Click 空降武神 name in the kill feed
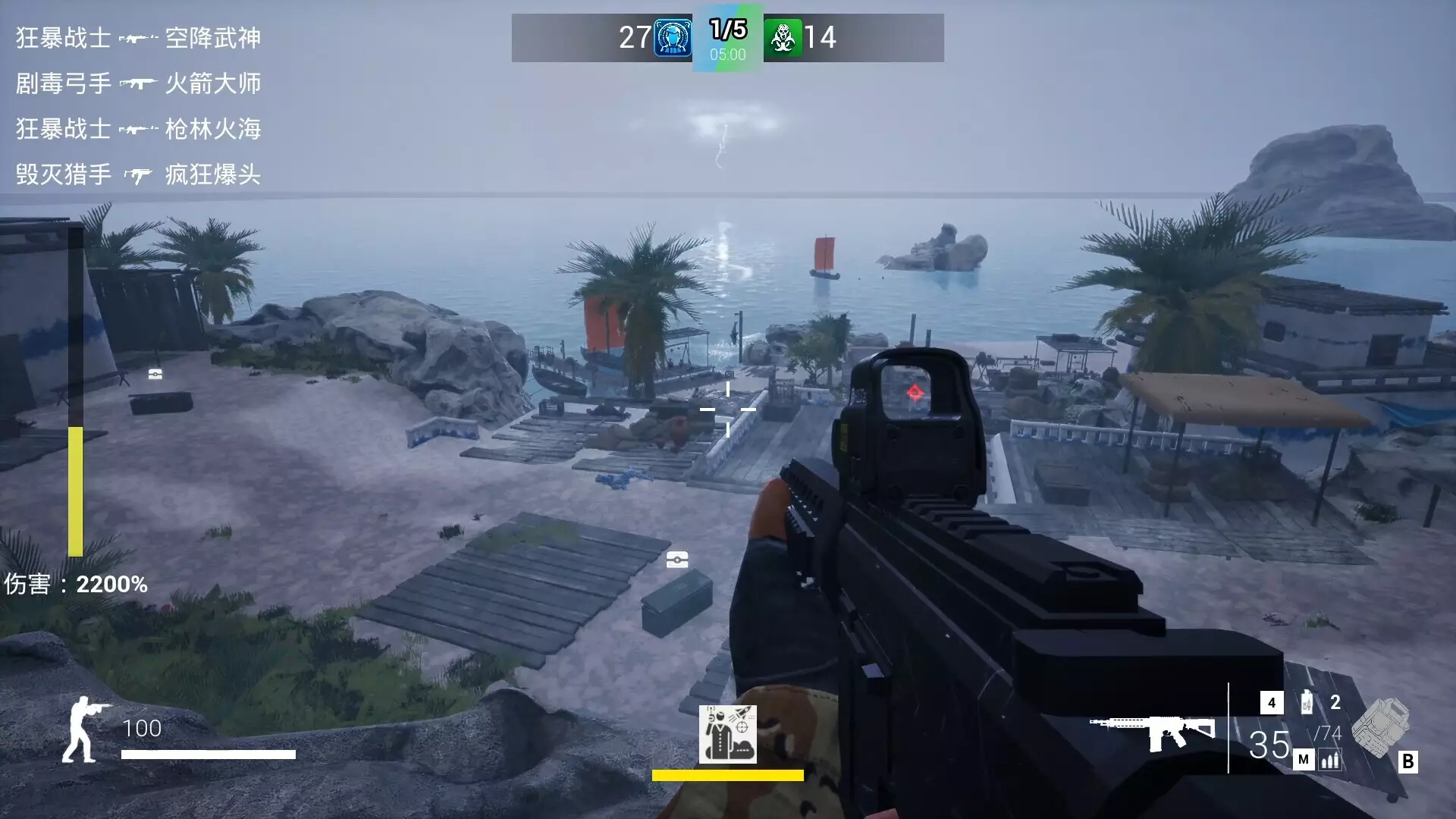Viewport: 1456px width, 819px height. pyautogui.click(x=214, y=37)
